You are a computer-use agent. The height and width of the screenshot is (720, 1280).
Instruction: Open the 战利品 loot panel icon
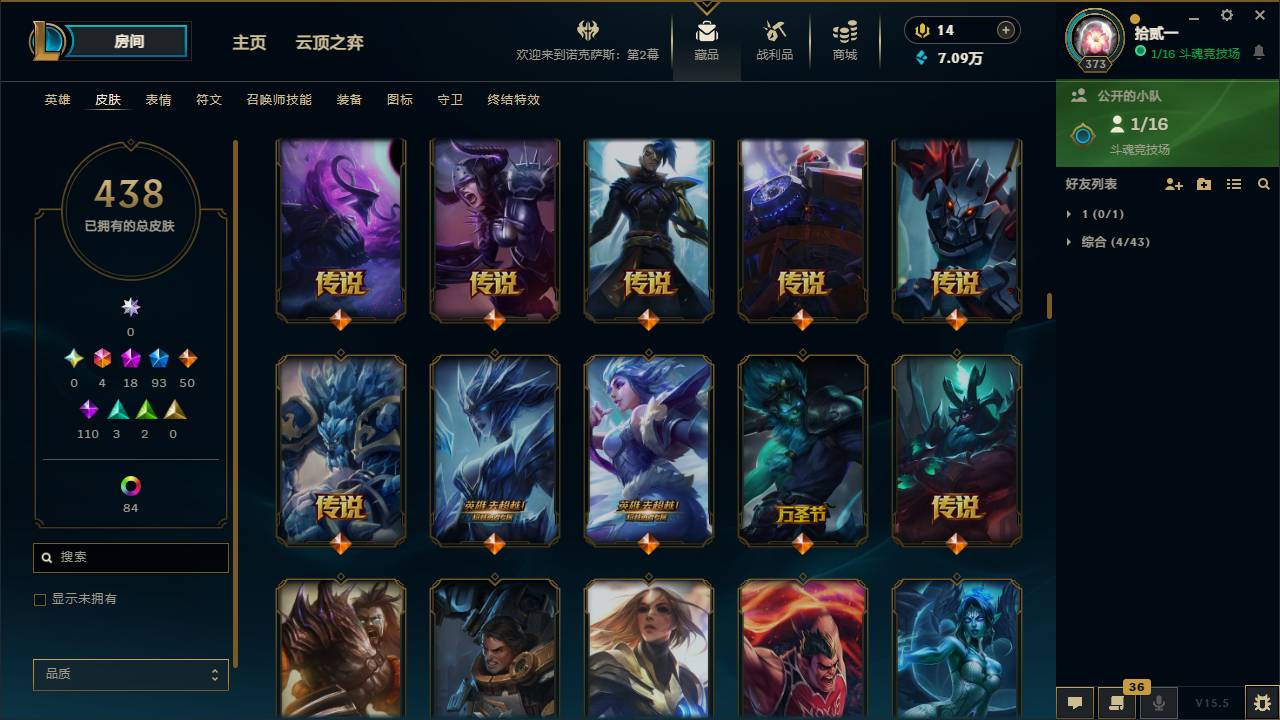pos(775,40)
